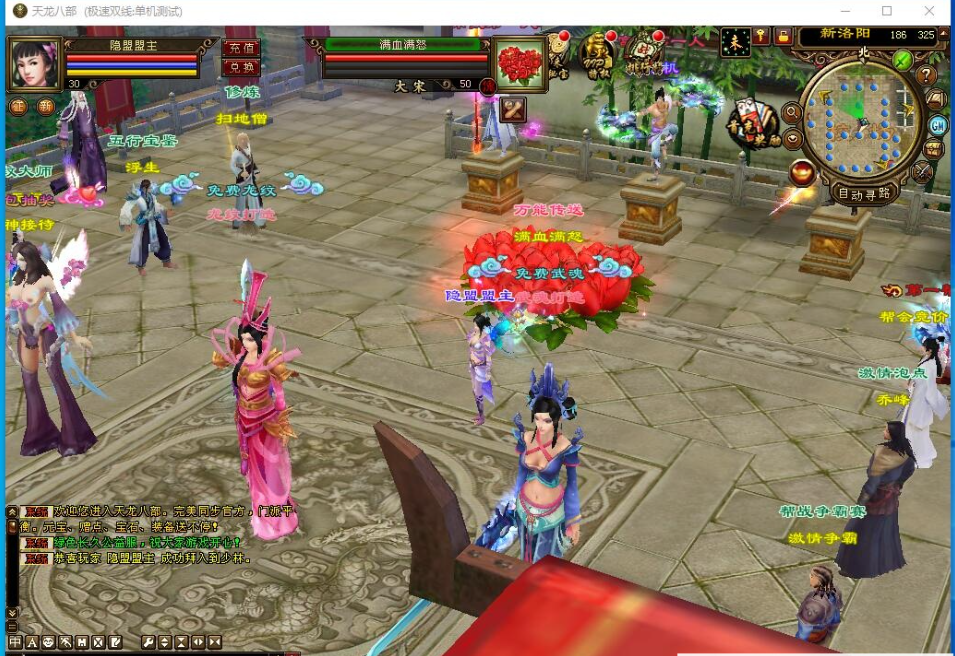Viewport: 955px width, 656px height.
Task: Open the wrench chat settings button
Action: [148, 641]
